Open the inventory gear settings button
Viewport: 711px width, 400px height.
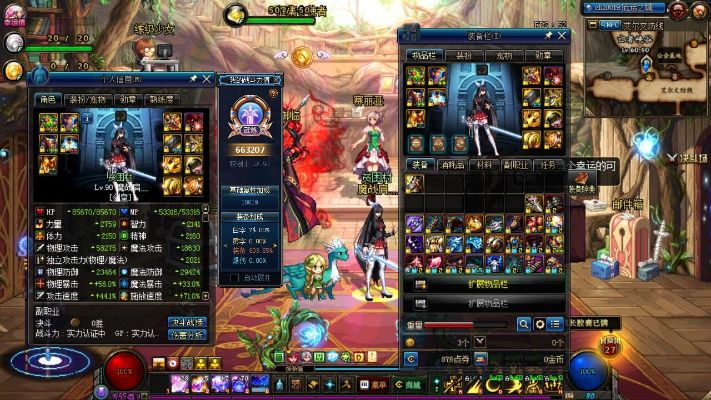pyautogui.click(x=540, y=324)
